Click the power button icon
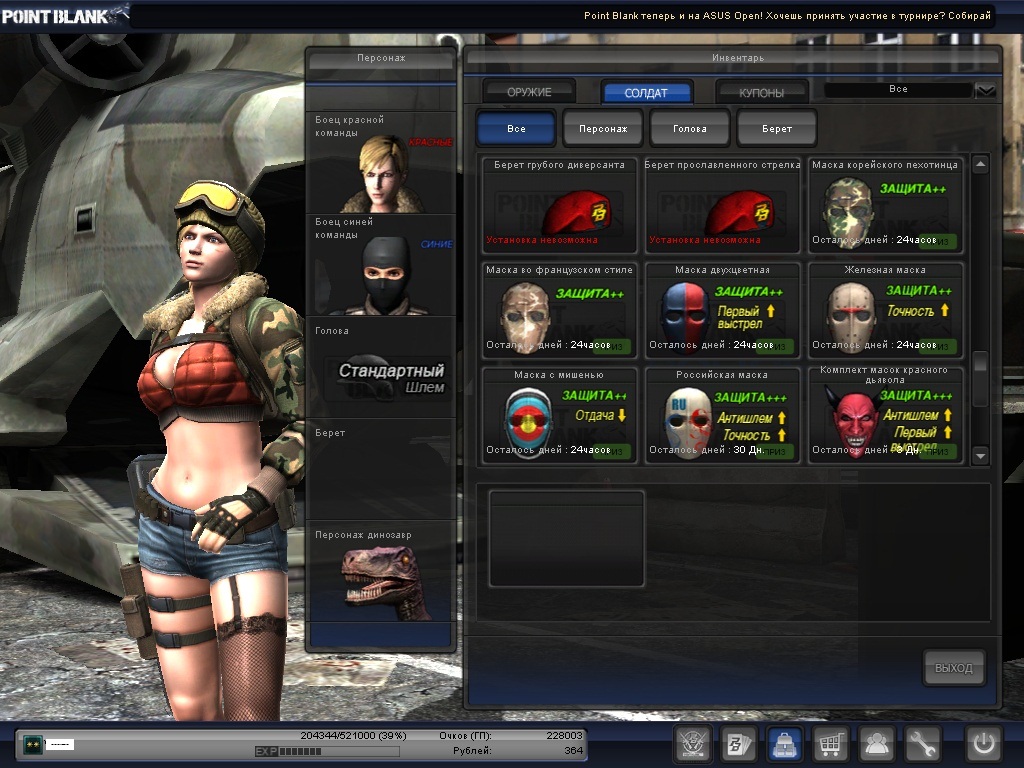The width and height of the screenshot is (1024, 768). click(x=983, y=744)
